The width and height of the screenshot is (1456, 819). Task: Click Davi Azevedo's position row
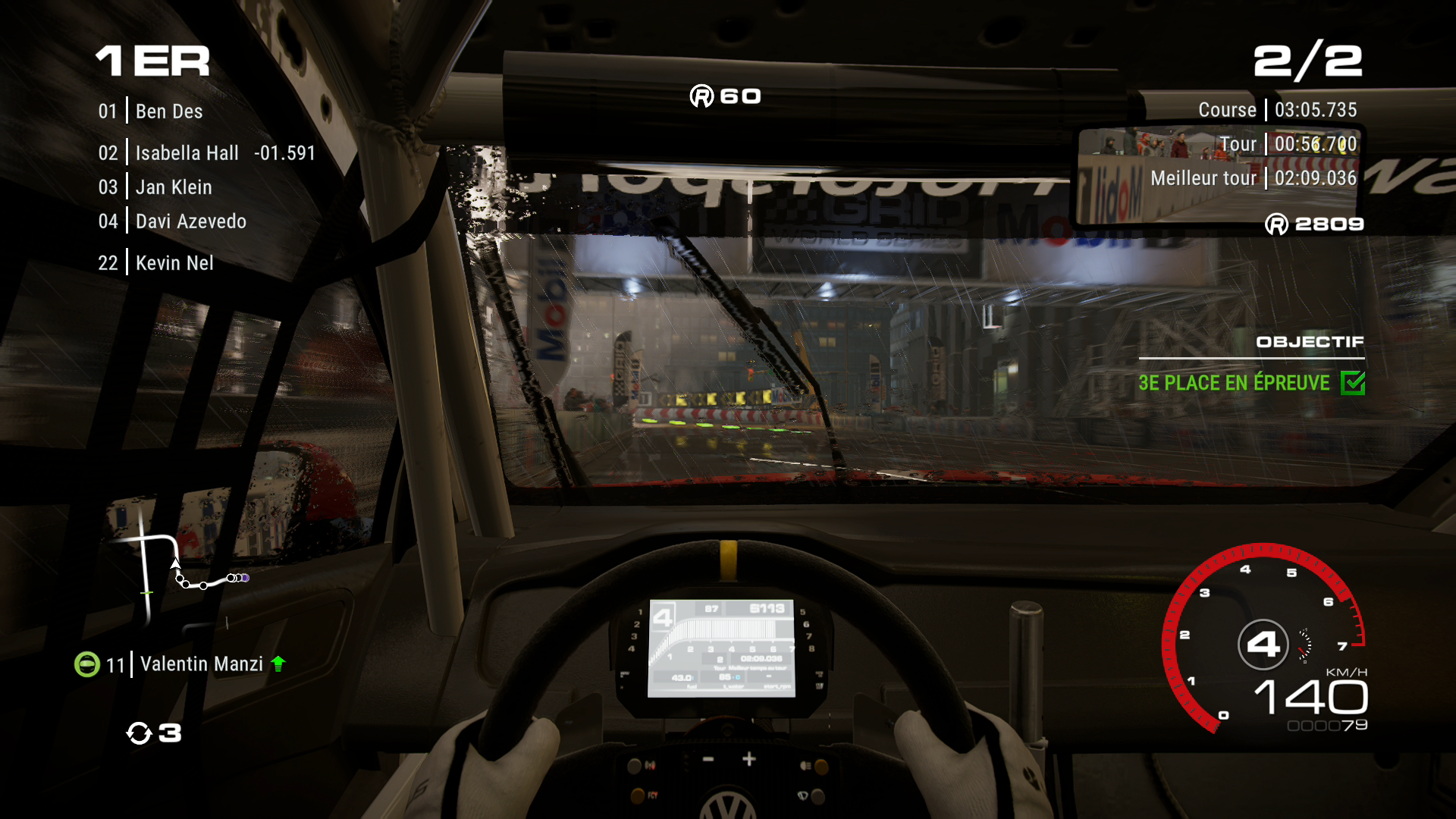pos(190,221)
